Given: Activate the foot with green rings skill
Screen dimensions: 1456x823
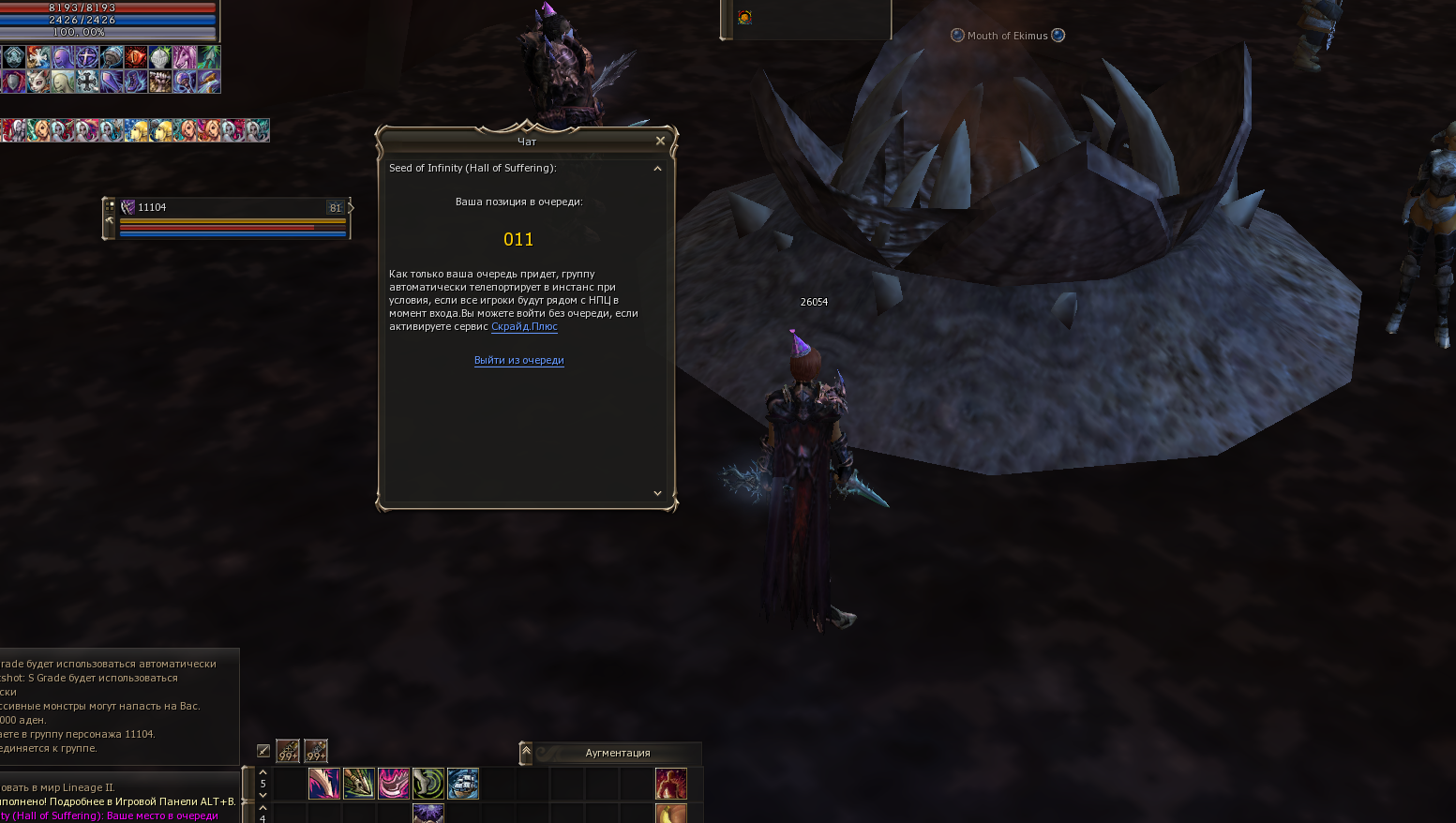Looking at the screenshot, I should [x=428, y=784].
